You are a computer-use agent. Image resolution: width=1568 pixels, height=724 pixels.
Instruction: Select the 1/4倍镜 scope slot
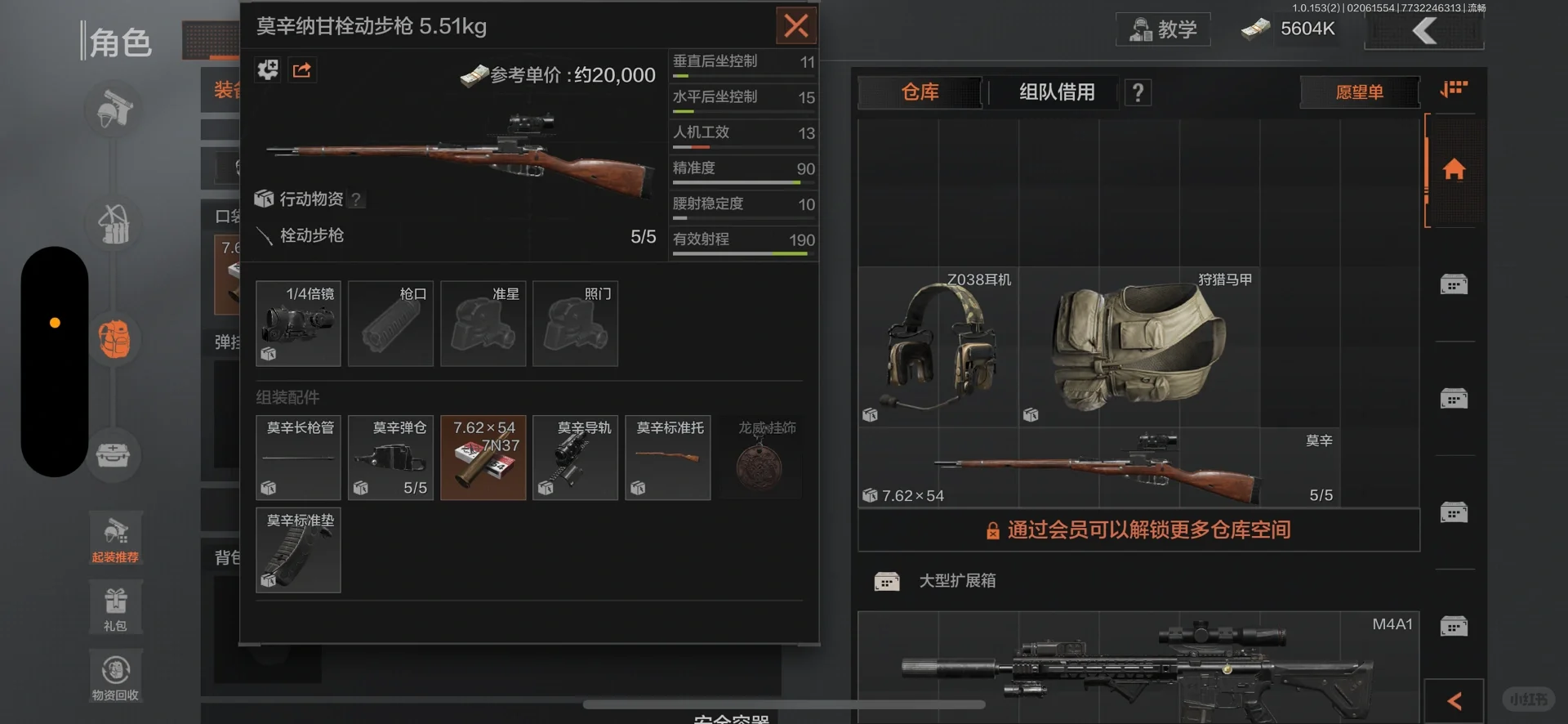[x=298, y=324]
